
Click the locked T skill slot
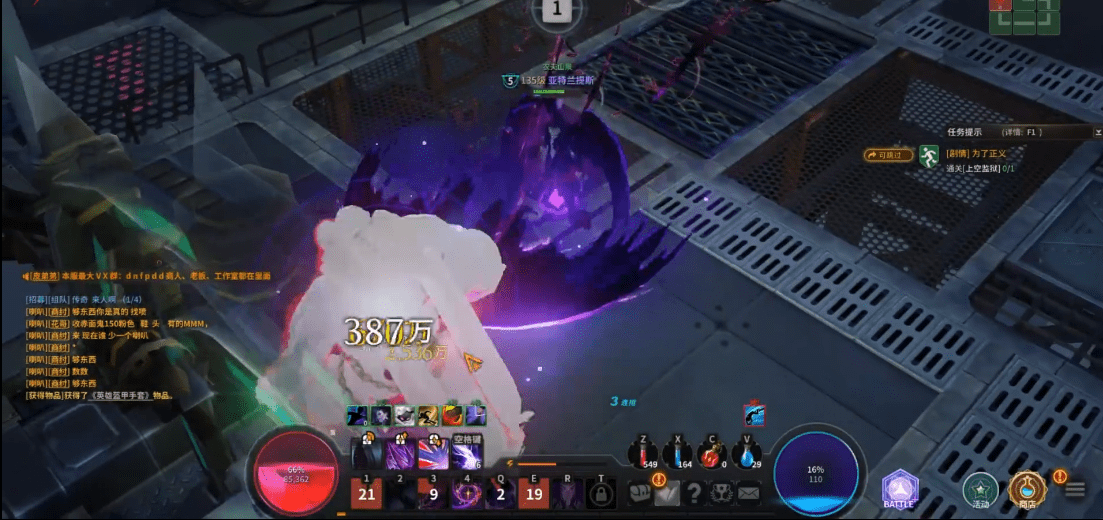pos(600,492)
